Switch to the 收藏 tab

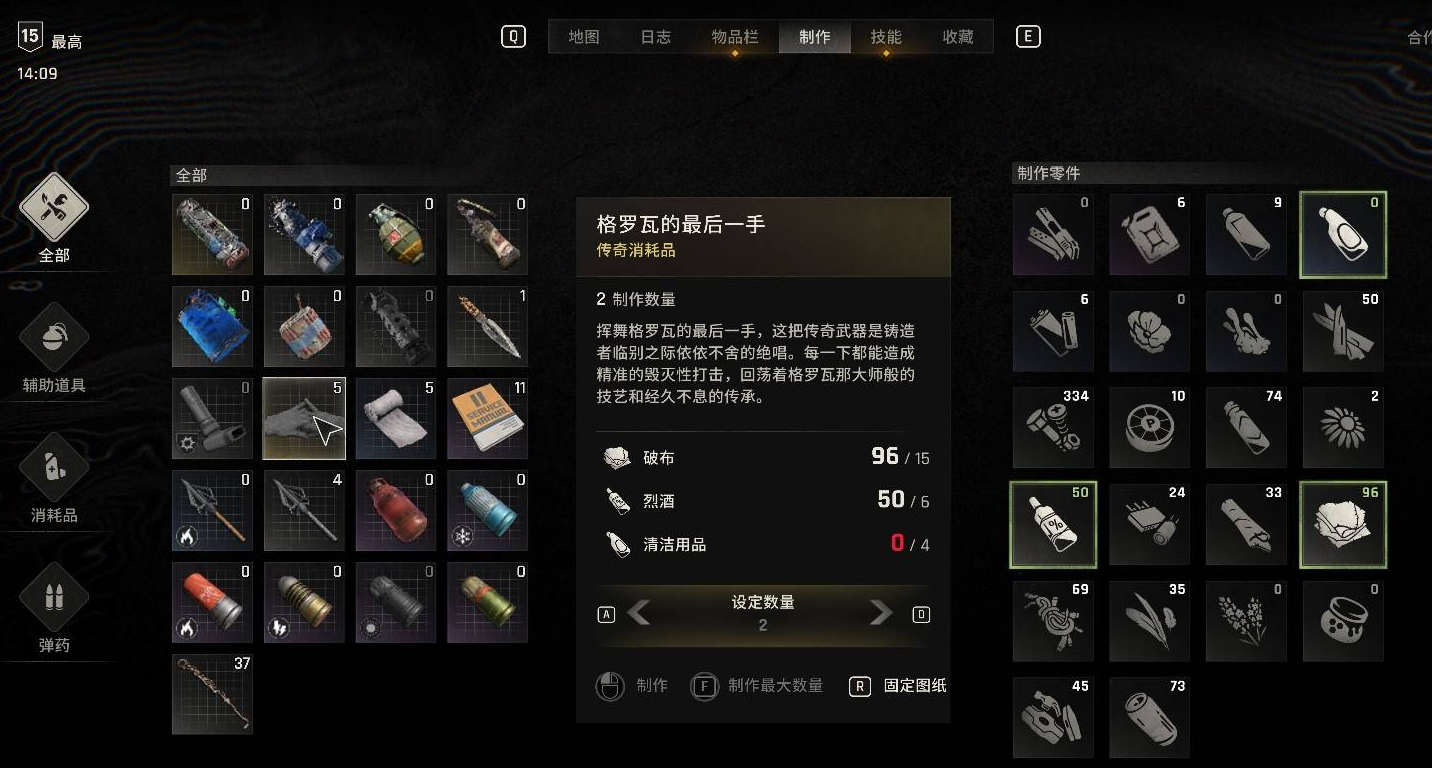[955, 36]
